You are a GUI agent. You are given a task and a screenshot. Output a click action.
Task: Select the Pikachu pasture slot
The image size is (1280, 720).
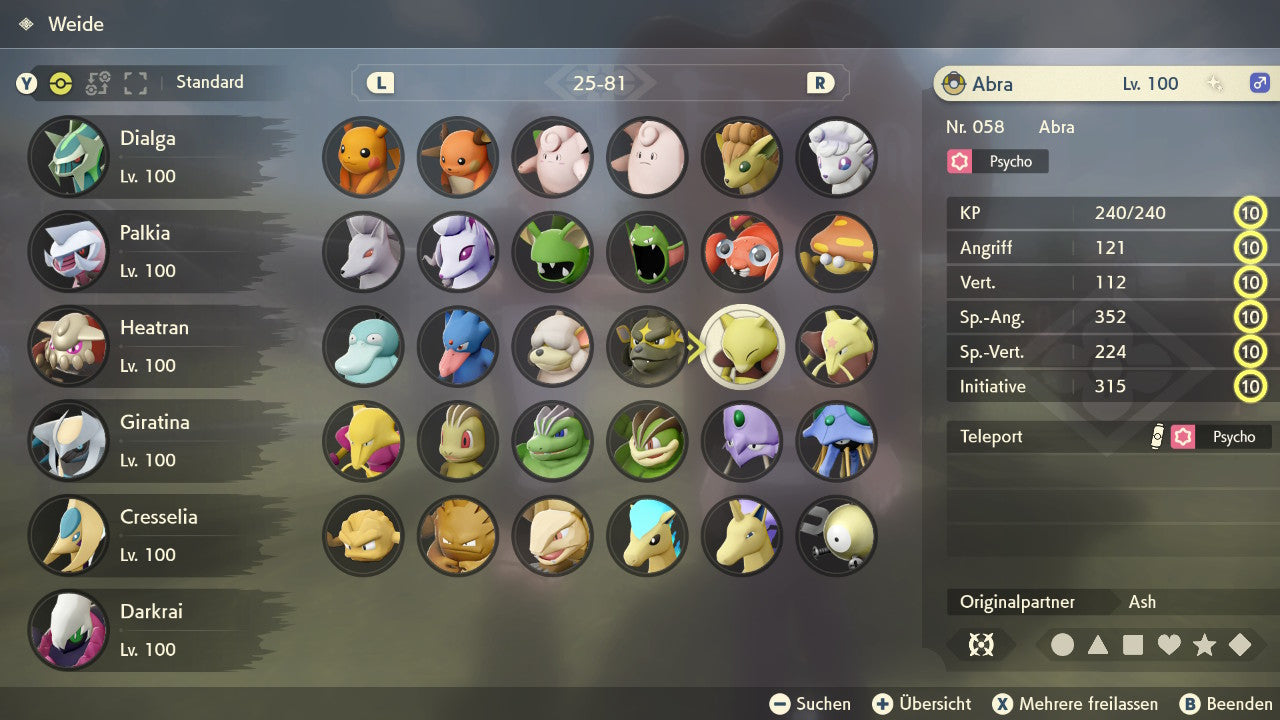click(x=363, y=157)
